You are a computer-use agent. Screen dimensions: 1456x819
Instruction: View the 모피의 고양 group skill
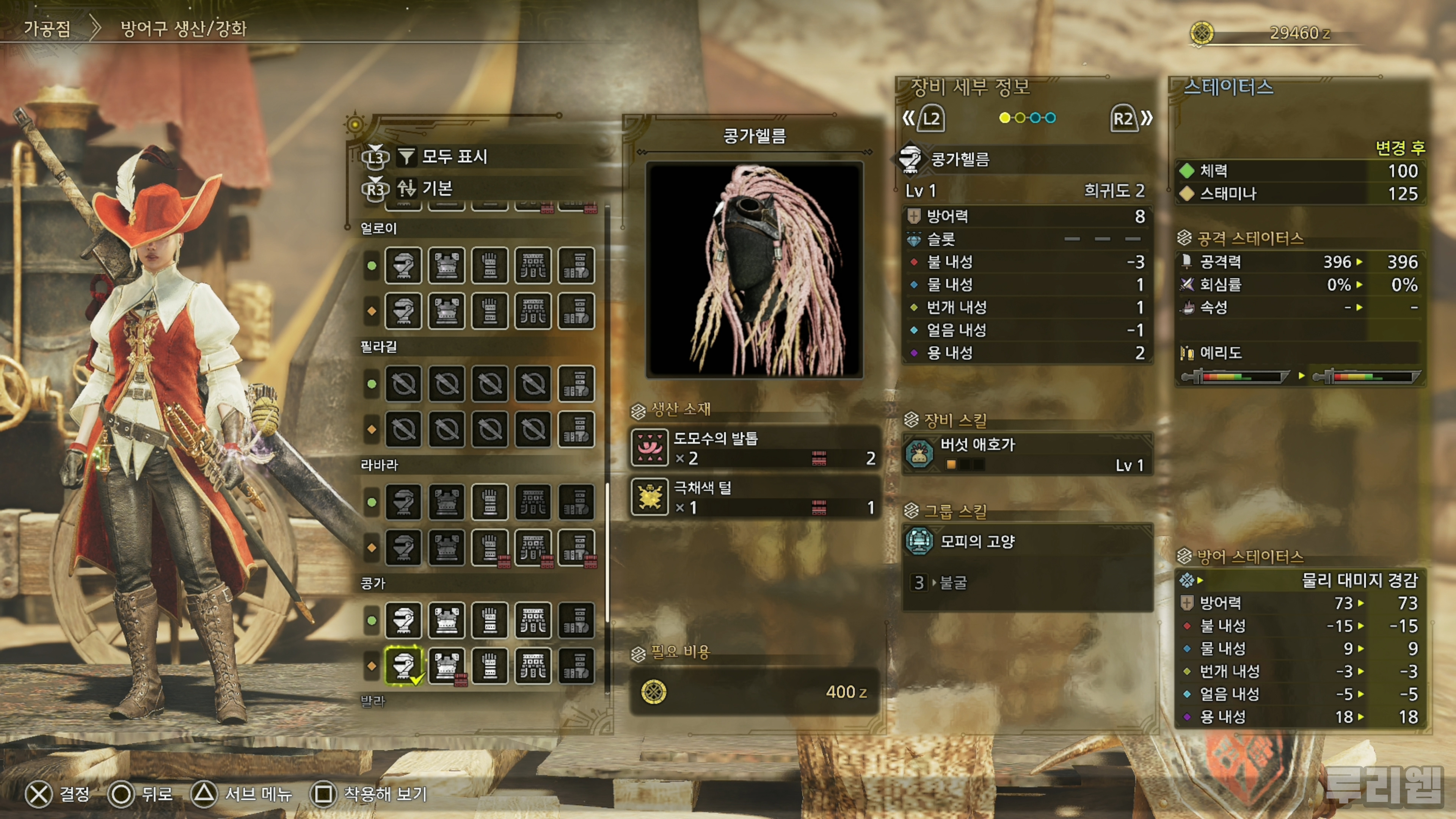(x=1027, y=541)
